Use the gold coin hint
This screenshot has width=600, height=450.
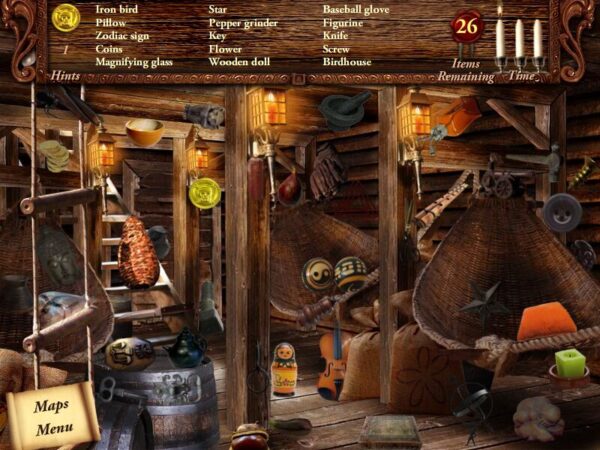[67, 18]
